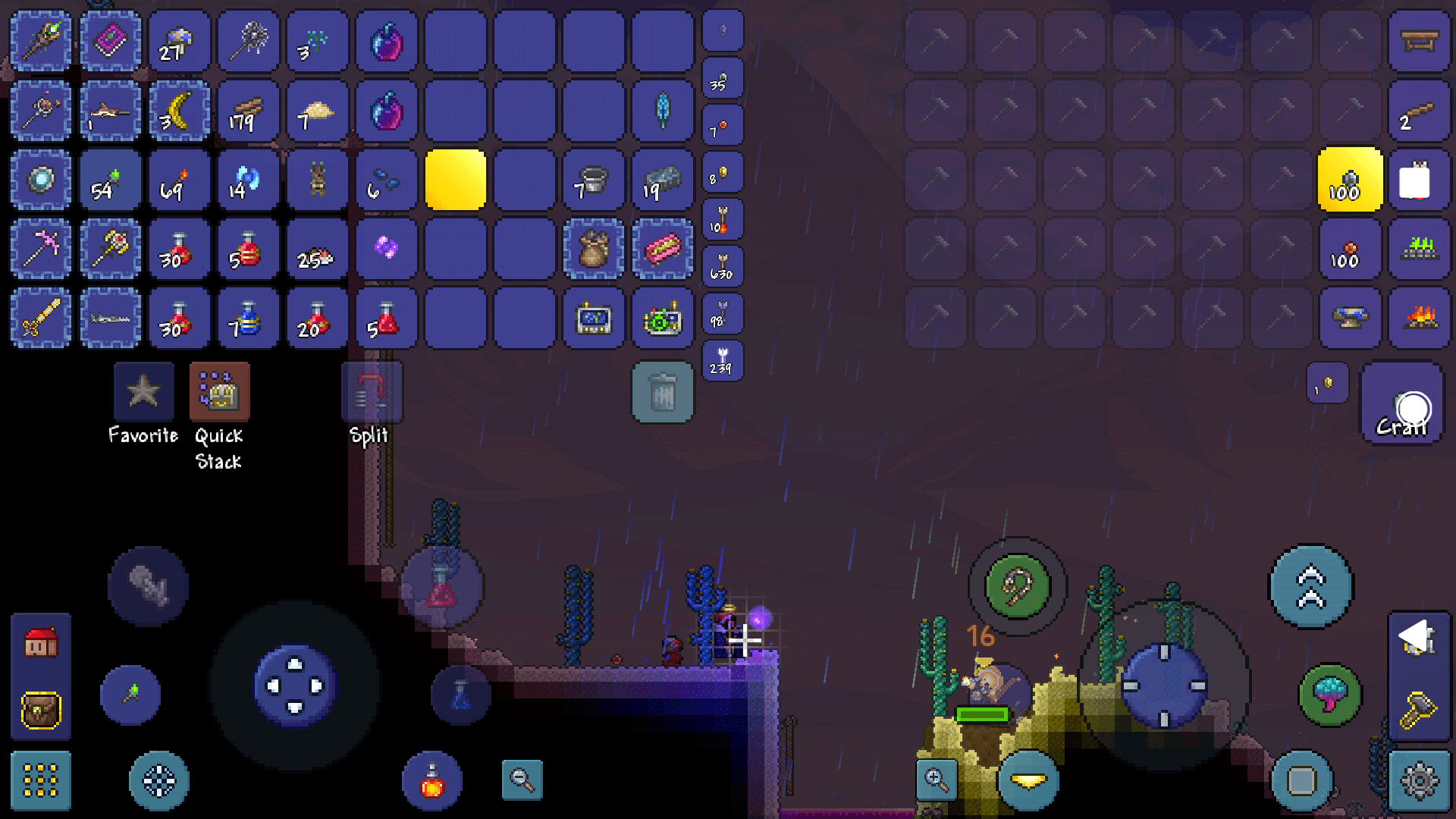The width and height of the screenshot is (1456, 819).
Task: Select the anvil crafting recipe
Action: (1349, 317)
